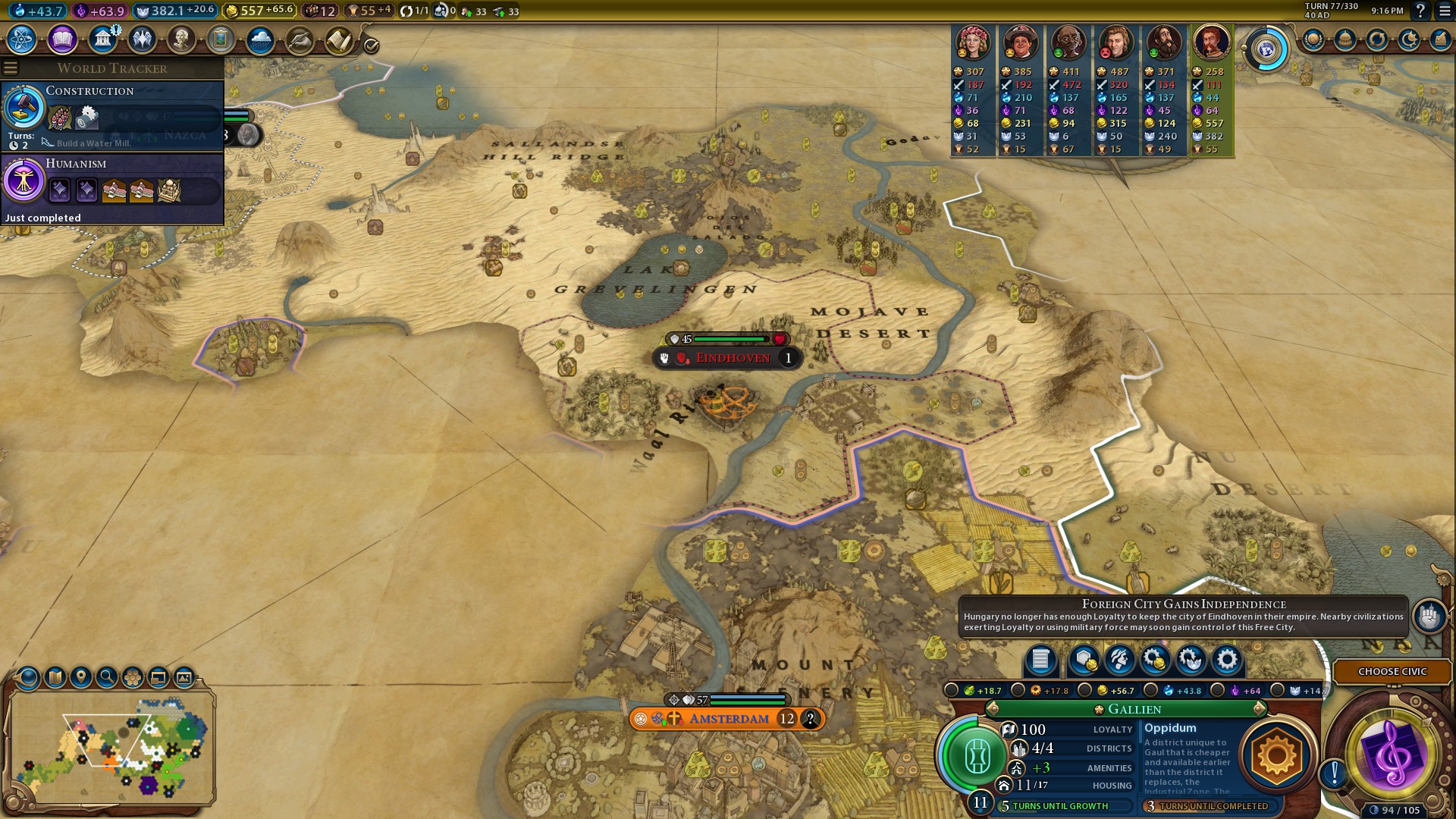Open the Technology tree atom icon

(21, 39)
